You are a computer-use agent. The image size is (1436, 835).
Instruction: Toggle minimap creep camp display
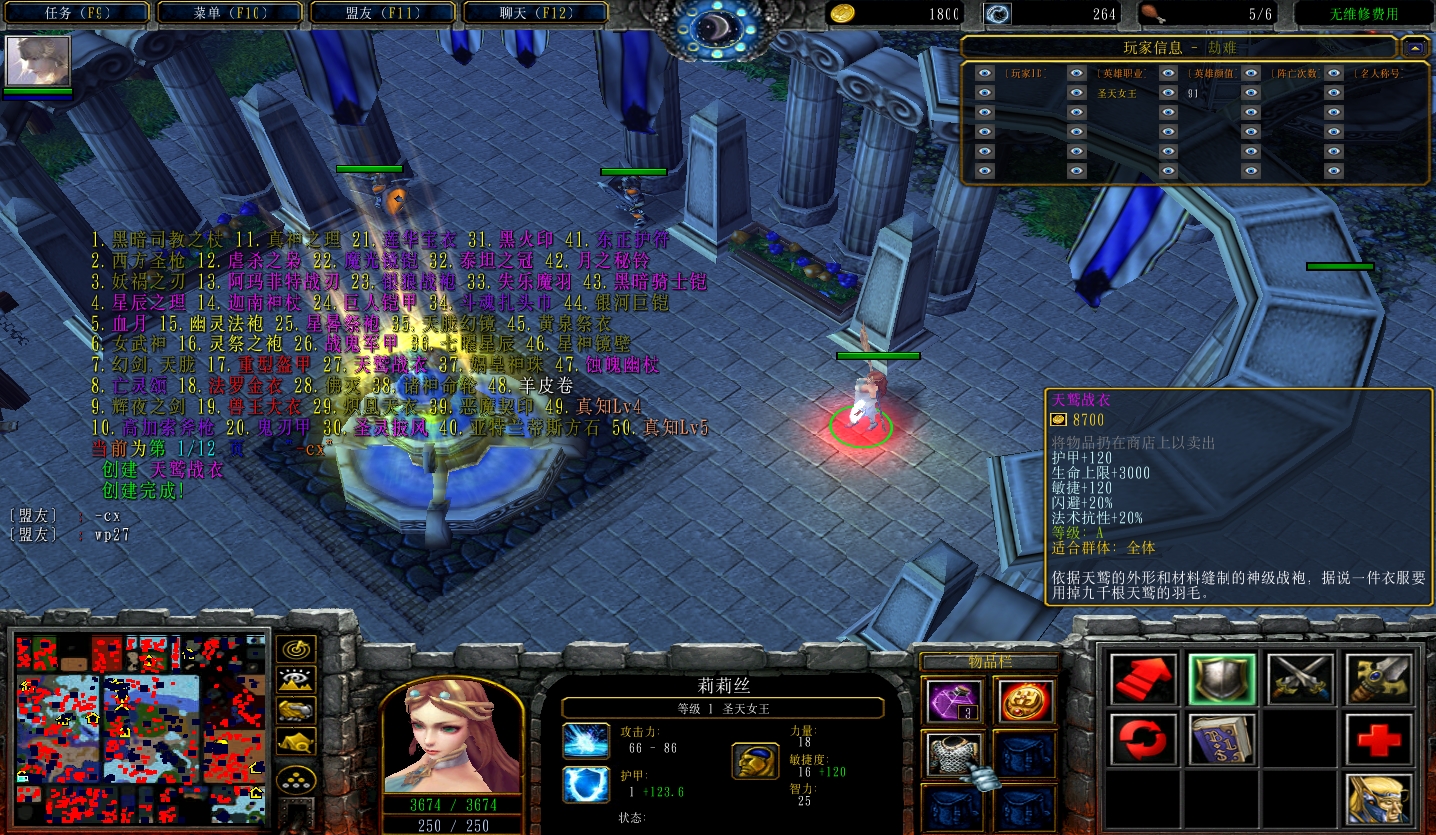[x=296, y=742]
